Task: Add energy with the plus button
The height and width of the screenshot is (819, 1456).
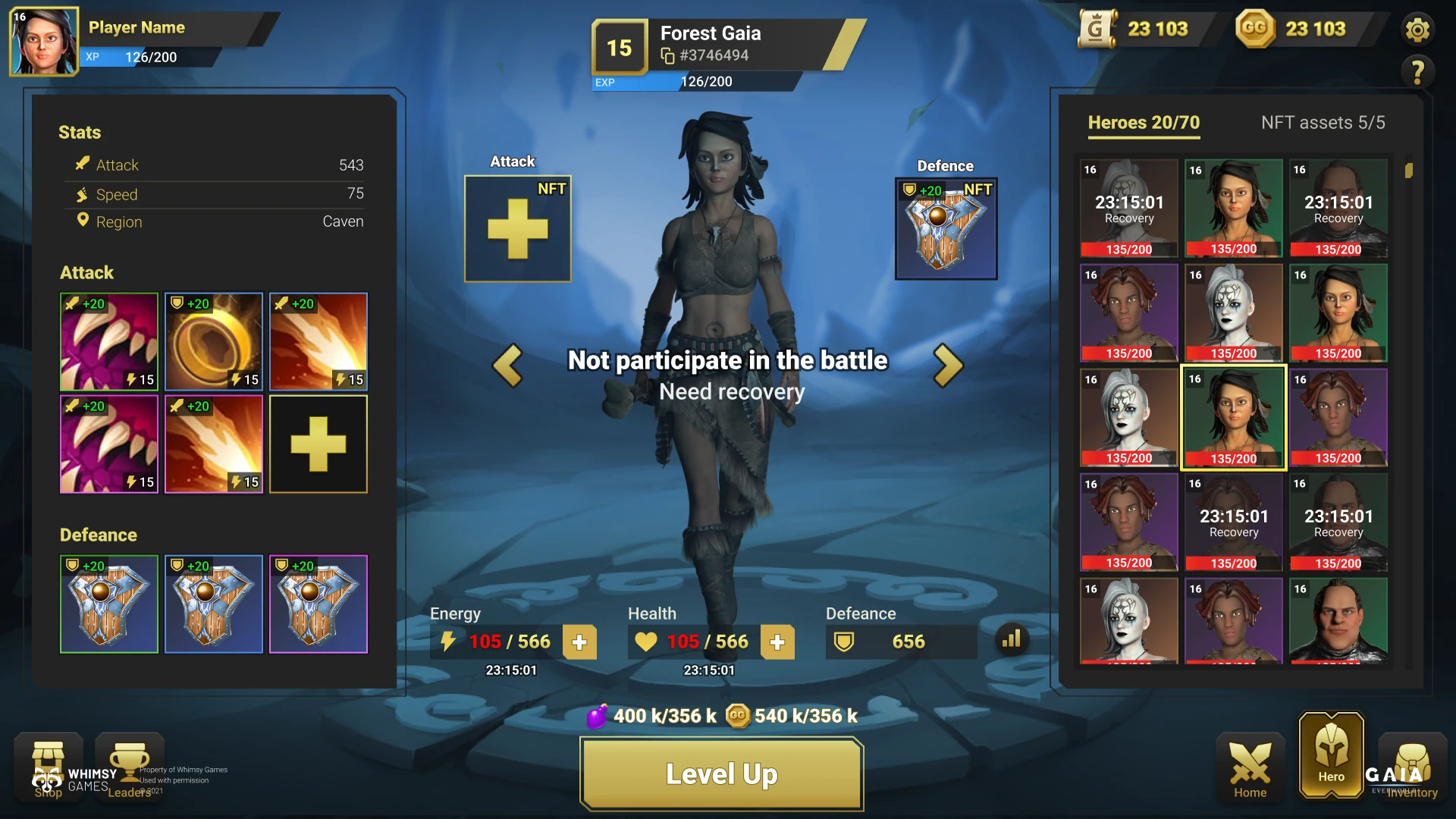Action: [x=579, y=642]
